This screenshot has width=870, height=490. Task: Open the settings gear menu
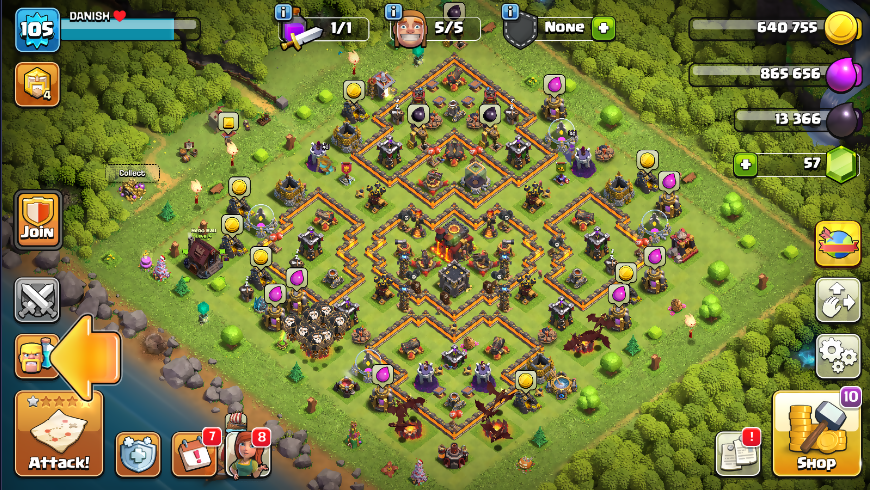[837, 356]
